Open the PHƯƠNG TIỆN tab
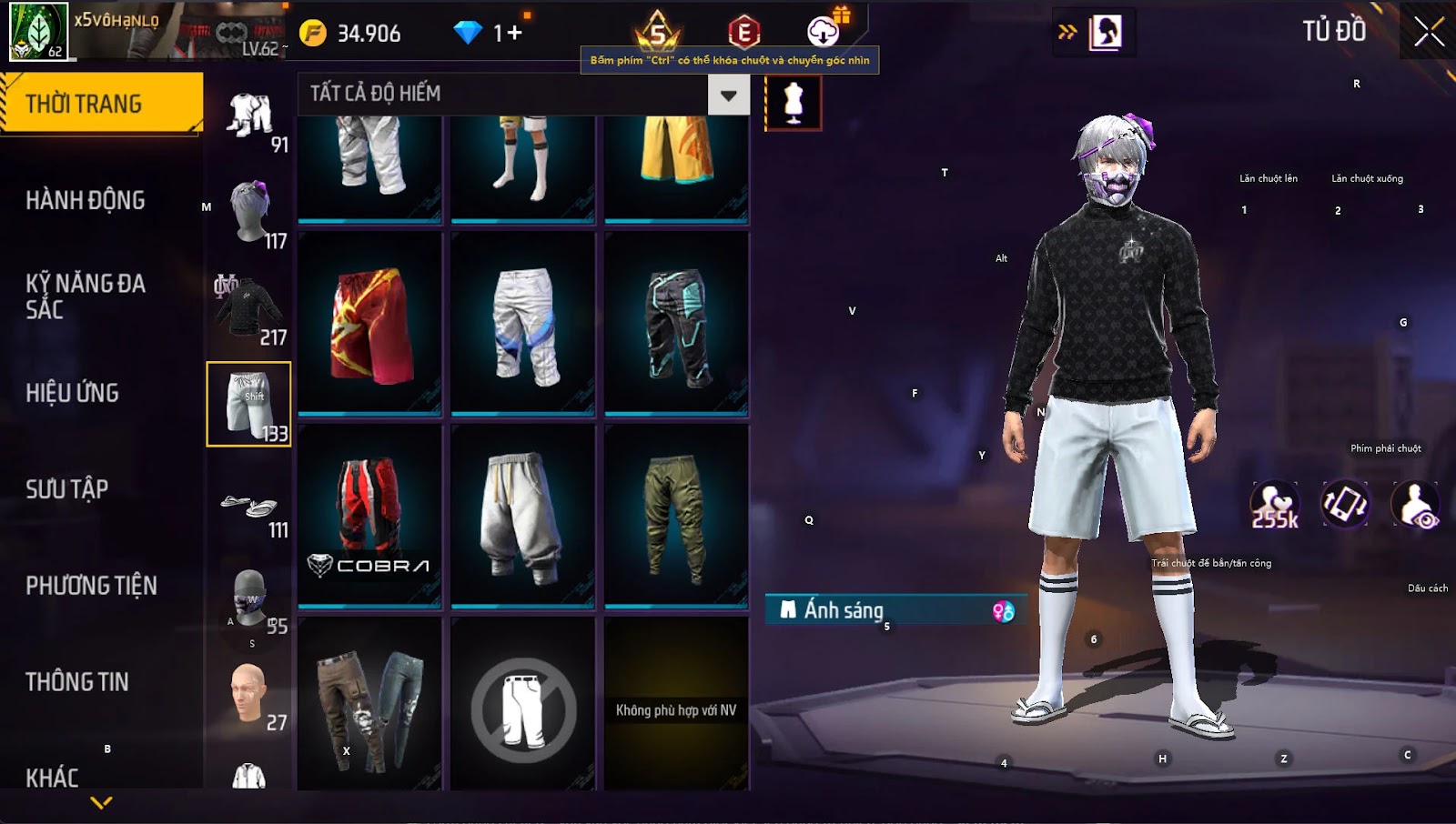Image resolution: width=1456 pixels, height=824 pixels. coord(91,586)
